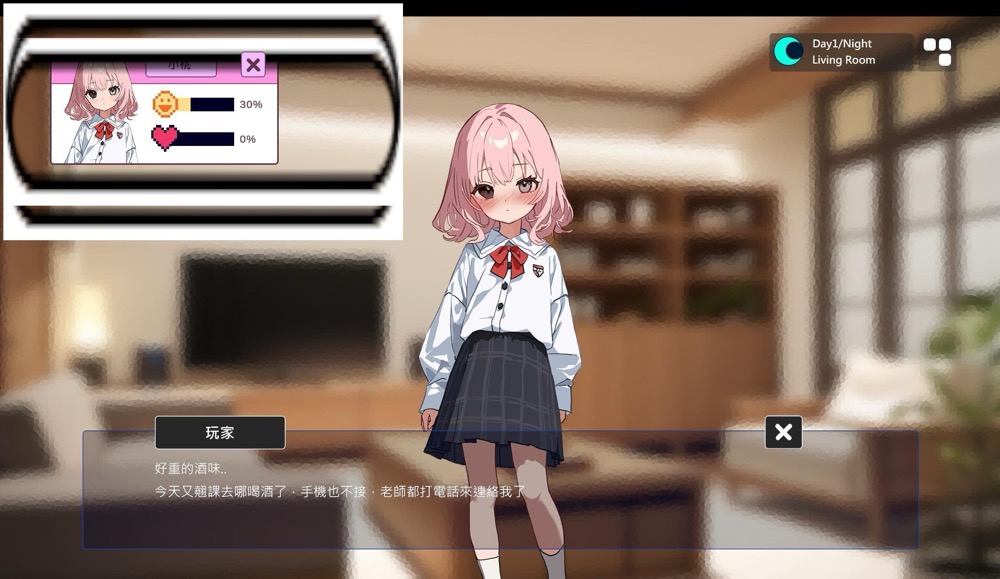Close the dialogue box with the X

tap(783, 432)
